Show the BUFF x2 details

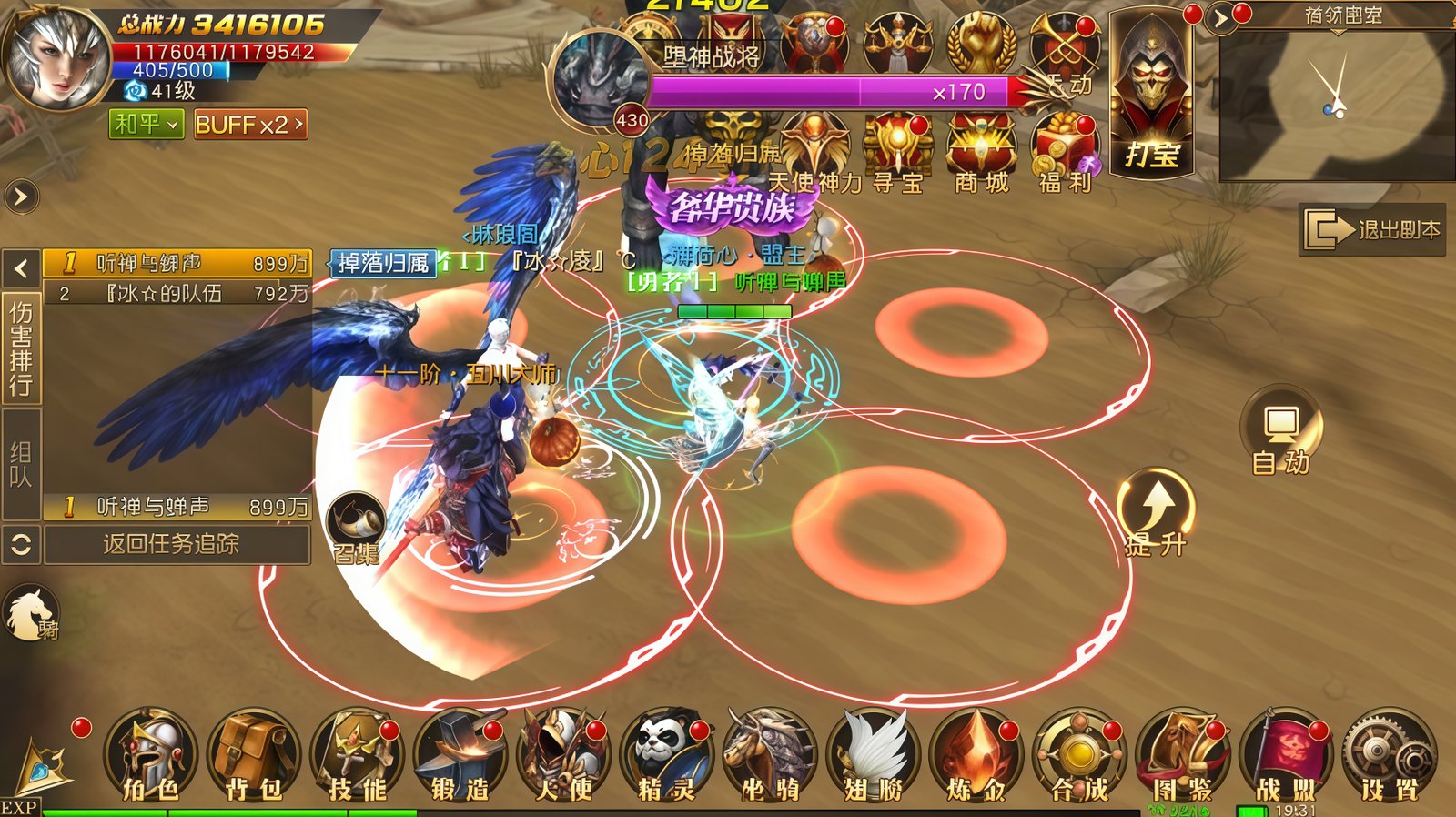click(250, 124)
